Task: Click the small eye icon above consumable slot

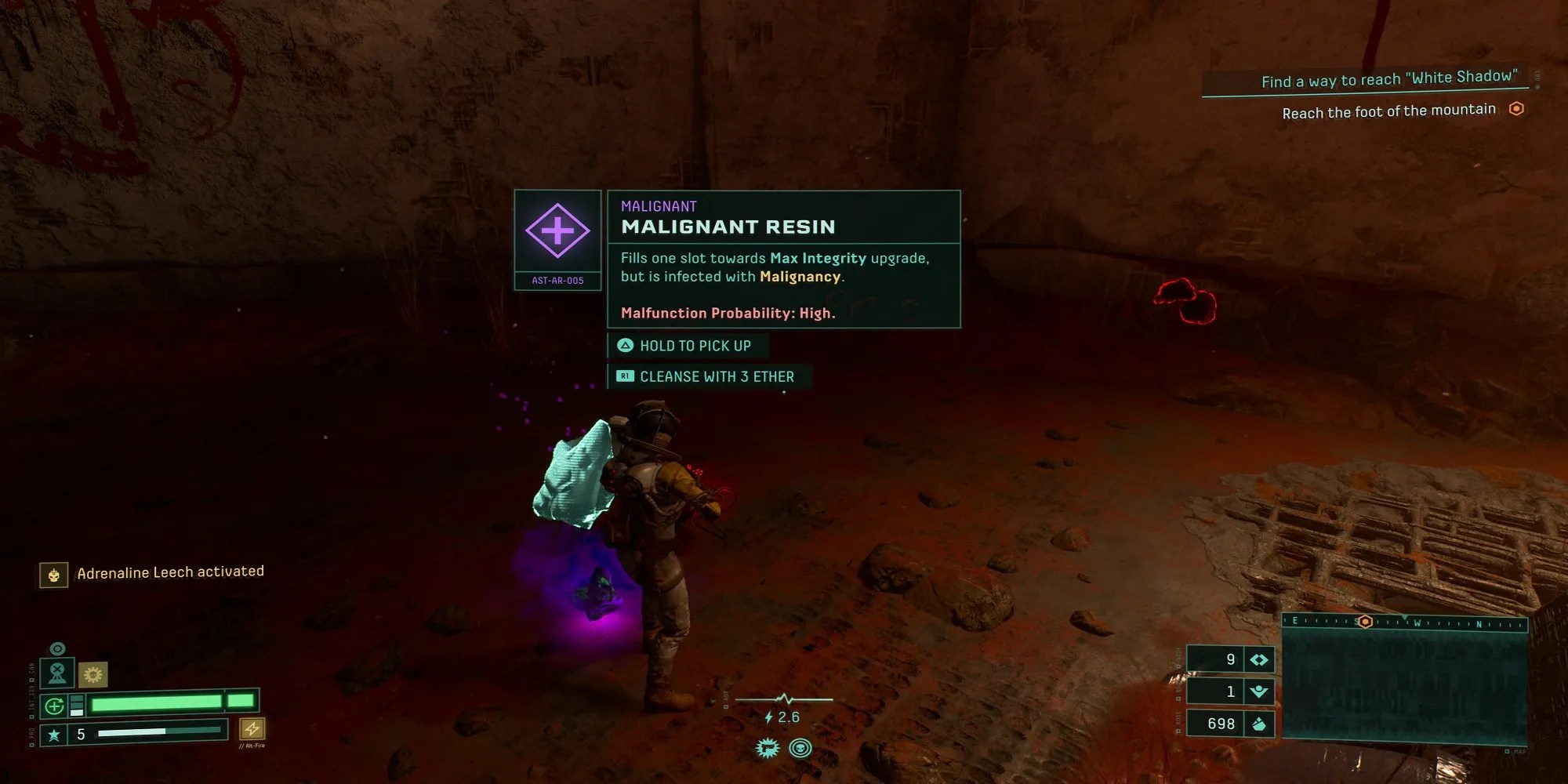Action: point(57,648)
